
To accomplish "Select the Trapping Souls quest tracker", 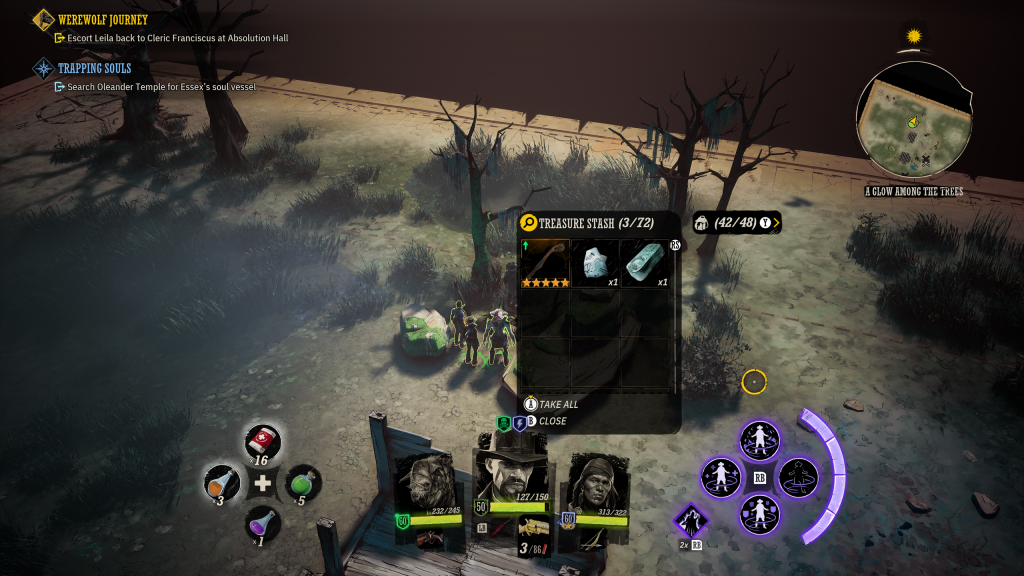I will point(94,68).
